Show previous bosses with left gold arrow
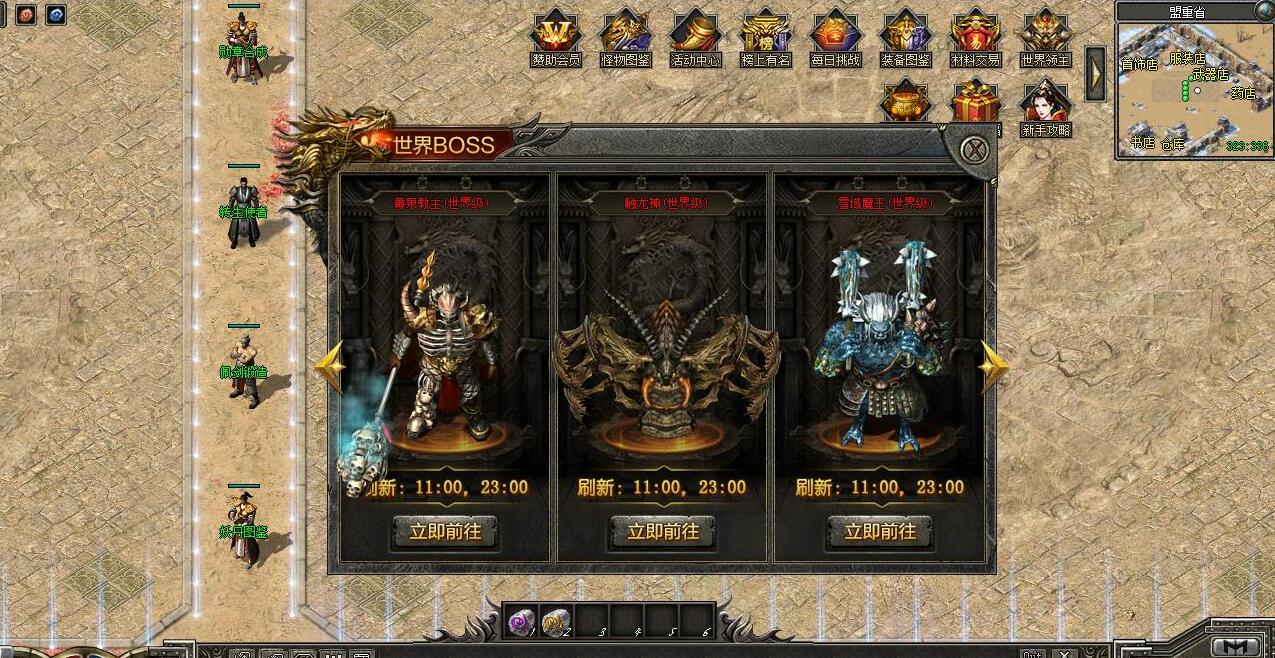 click(x=330, y=367)
